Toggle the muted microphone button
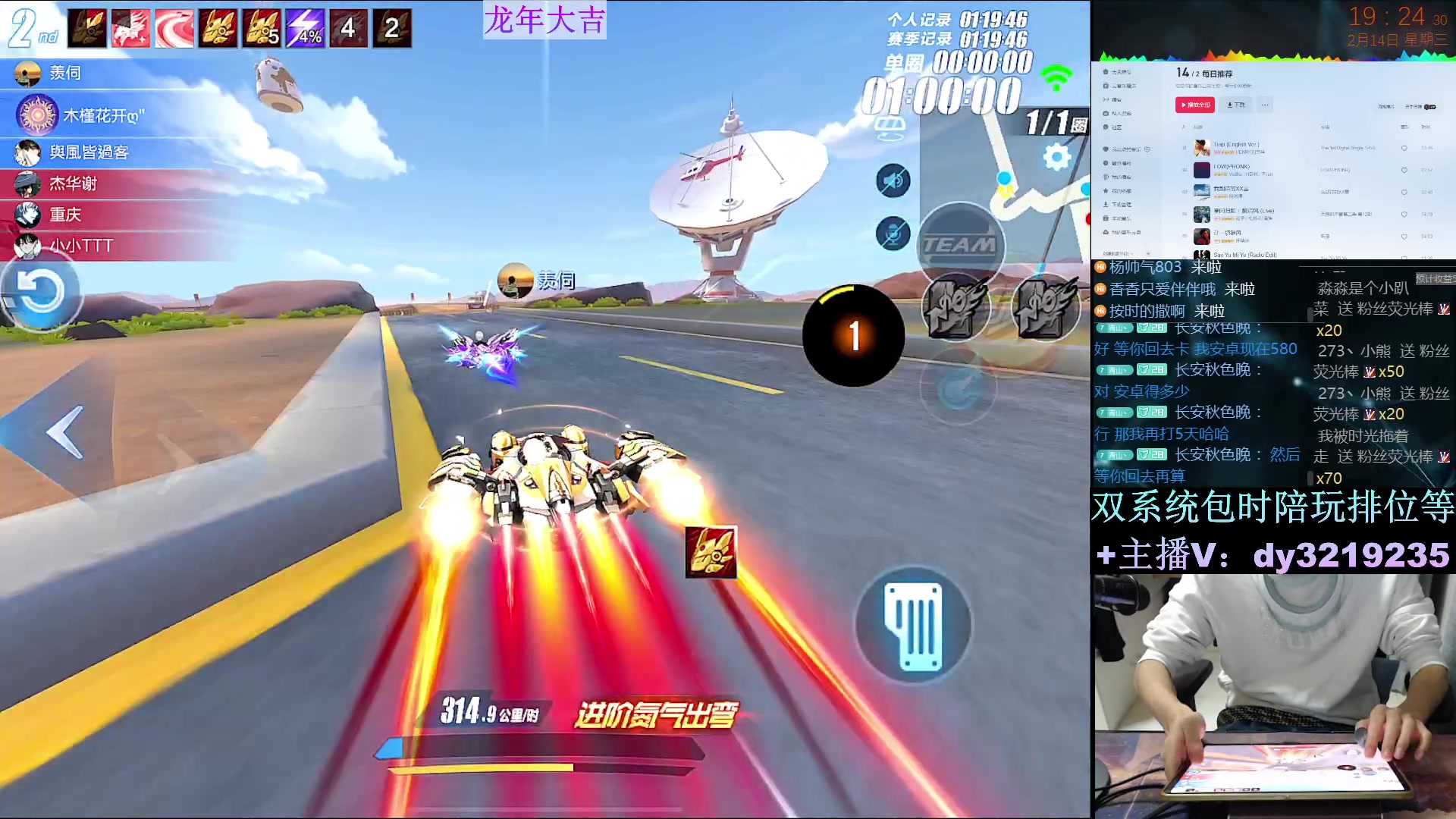 pyautogui.click(x=893, y=234)
